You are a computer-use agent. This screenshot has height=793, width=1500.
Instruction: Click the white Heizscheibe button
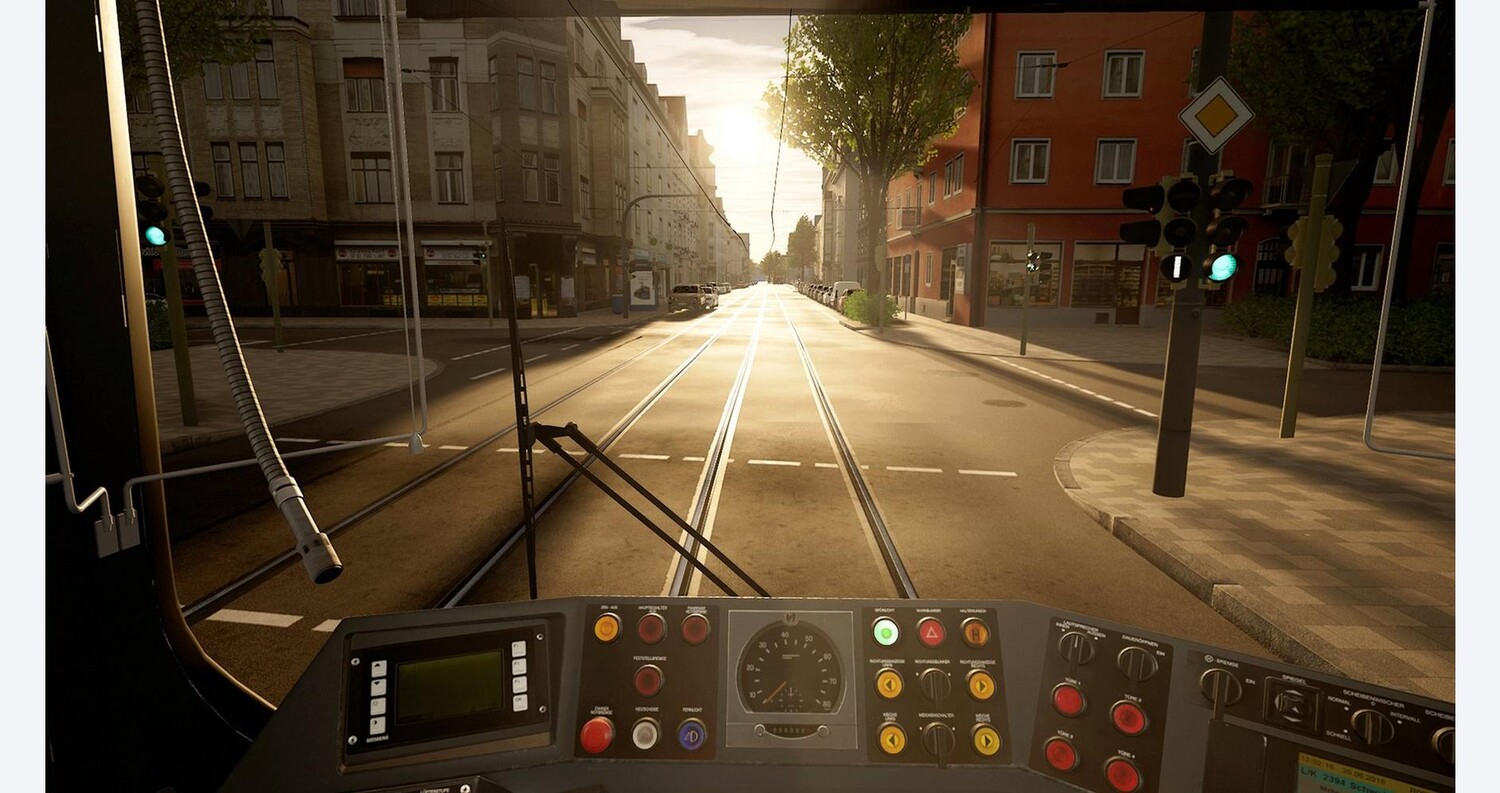(645, 734)
